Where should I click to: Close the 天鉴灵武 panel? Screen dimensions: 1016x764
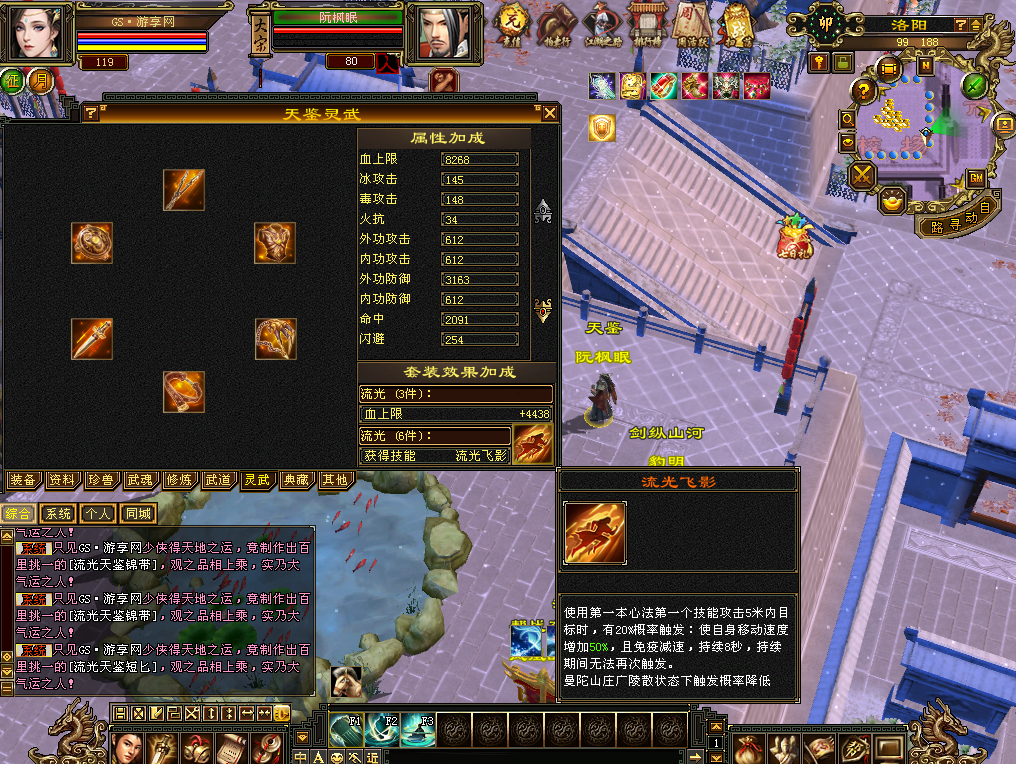549,113
